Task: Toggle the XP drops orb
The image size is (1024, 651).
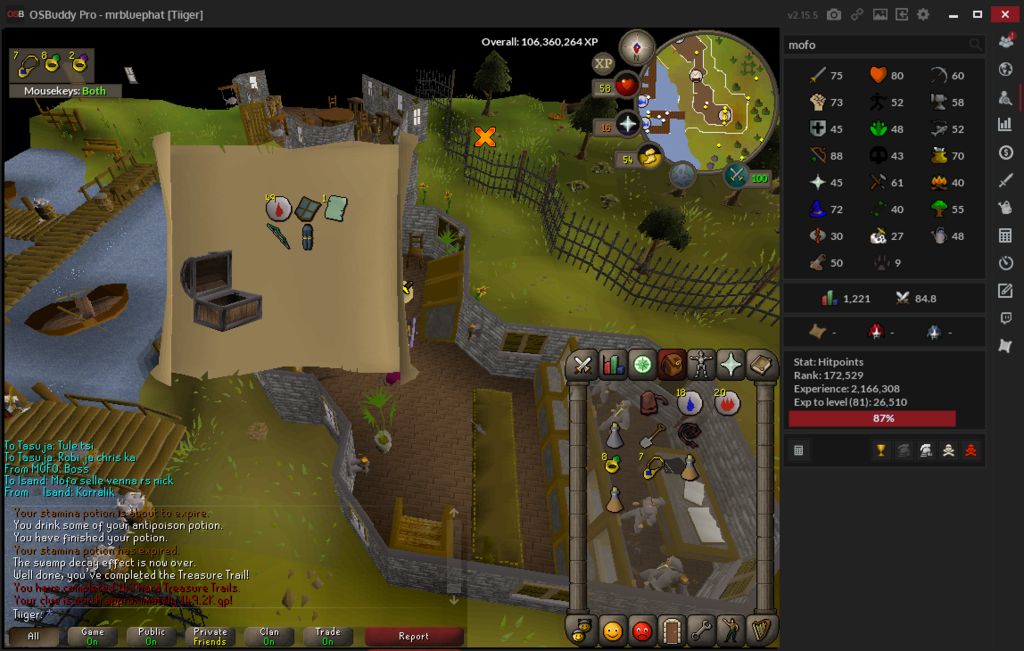Action: click(x=603, y=63)
